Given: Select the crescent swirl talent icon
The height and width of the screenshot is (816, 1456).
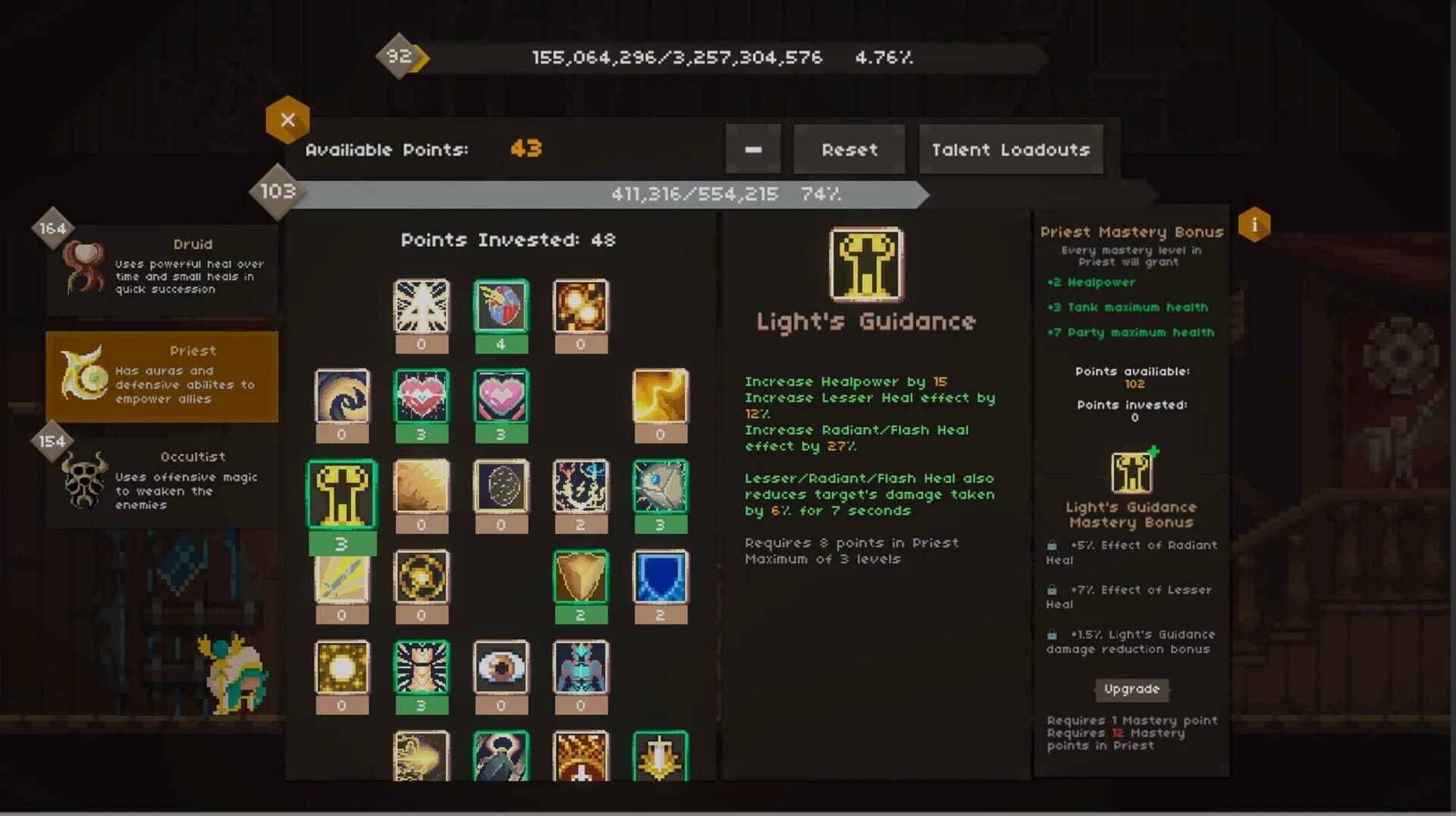Looking at the screenshot, I should click(342, 403).
